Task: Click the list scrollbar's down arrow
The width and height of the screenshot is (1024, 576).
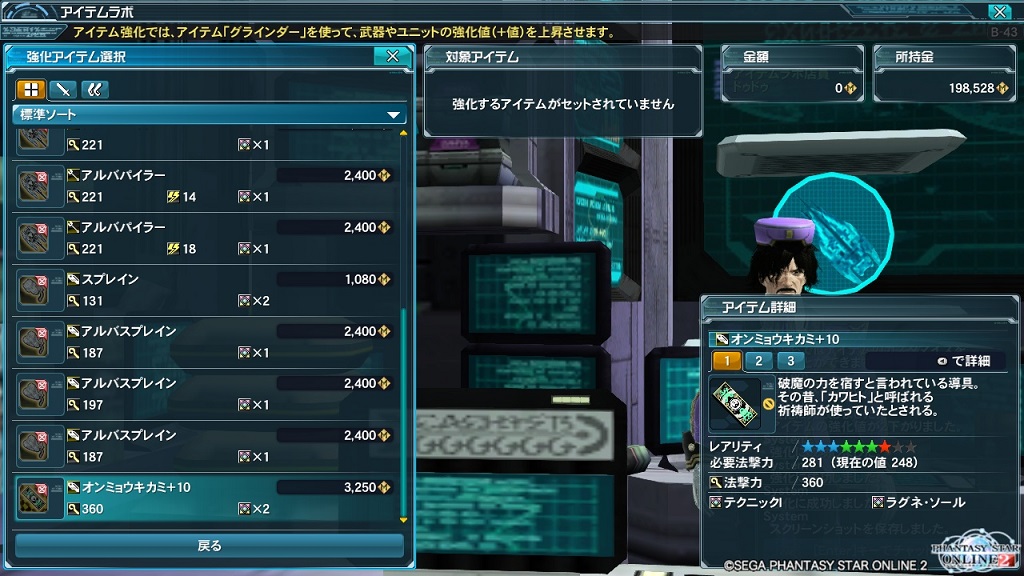Action: 404,520
